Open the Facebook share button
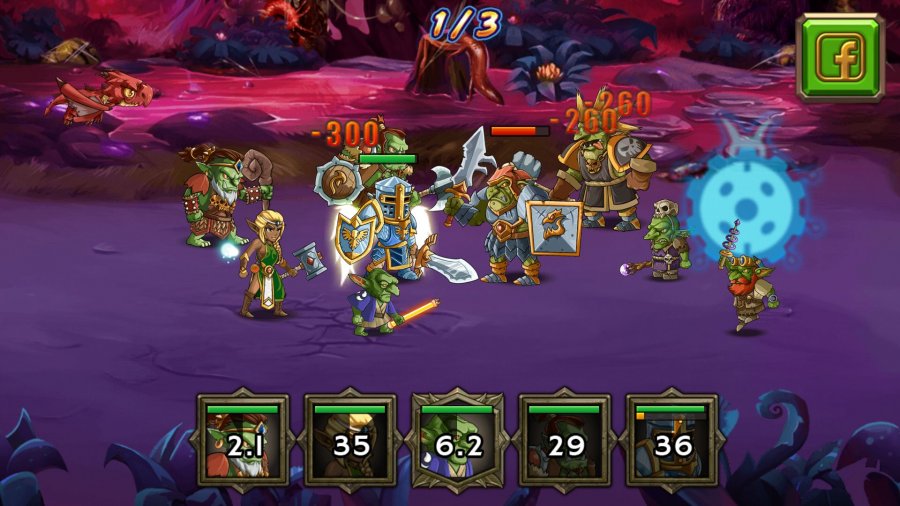Screen dimensions: 900x506 [x=840, y=57]
